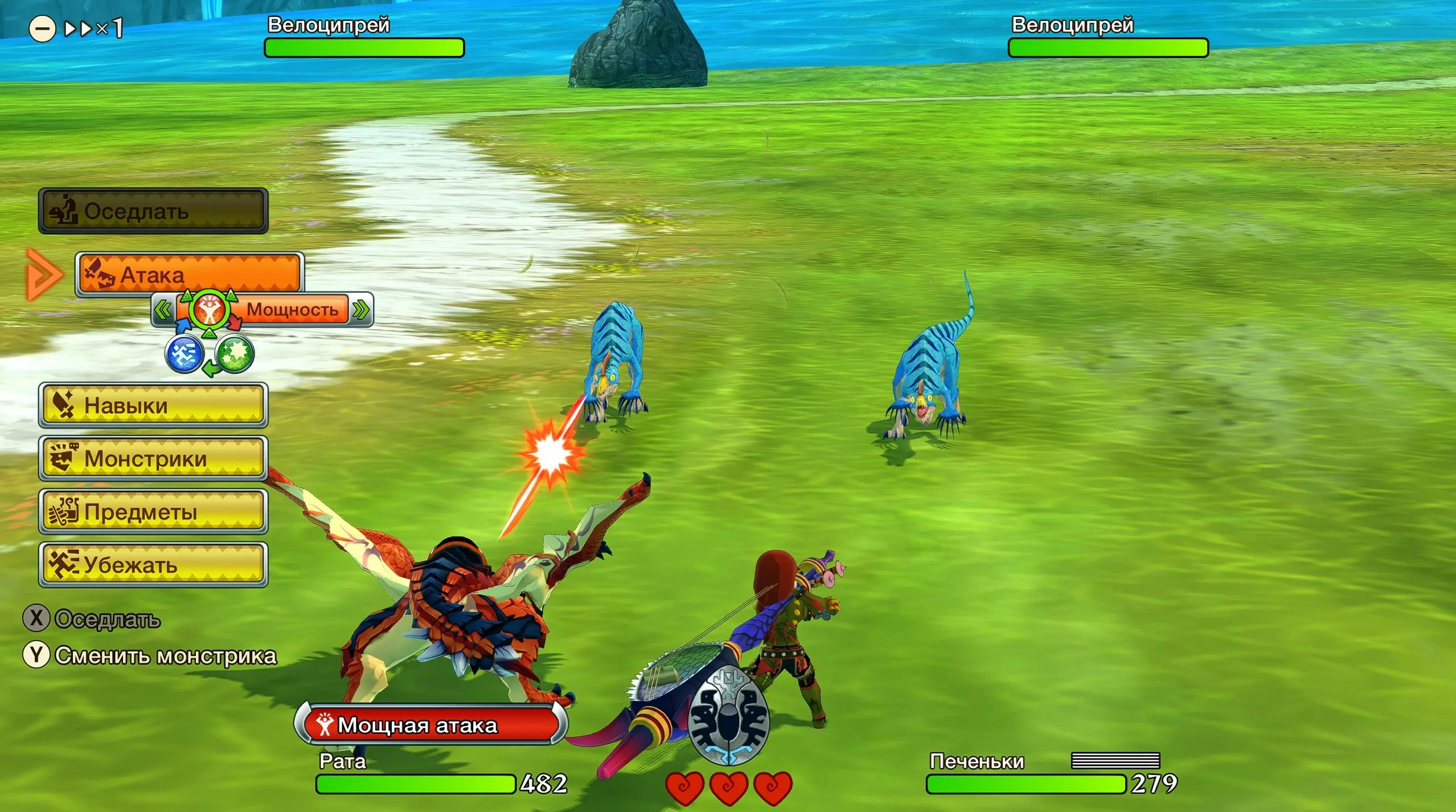Pick the blue speed attack icon

coord(184,354)
